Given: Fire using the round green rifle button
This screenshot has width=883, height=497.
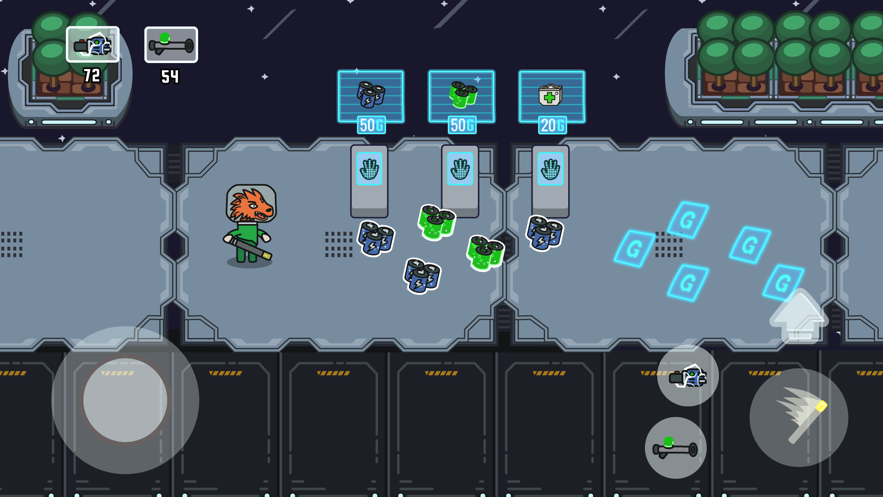Looking at the screenshot, I should pos(675,447).
